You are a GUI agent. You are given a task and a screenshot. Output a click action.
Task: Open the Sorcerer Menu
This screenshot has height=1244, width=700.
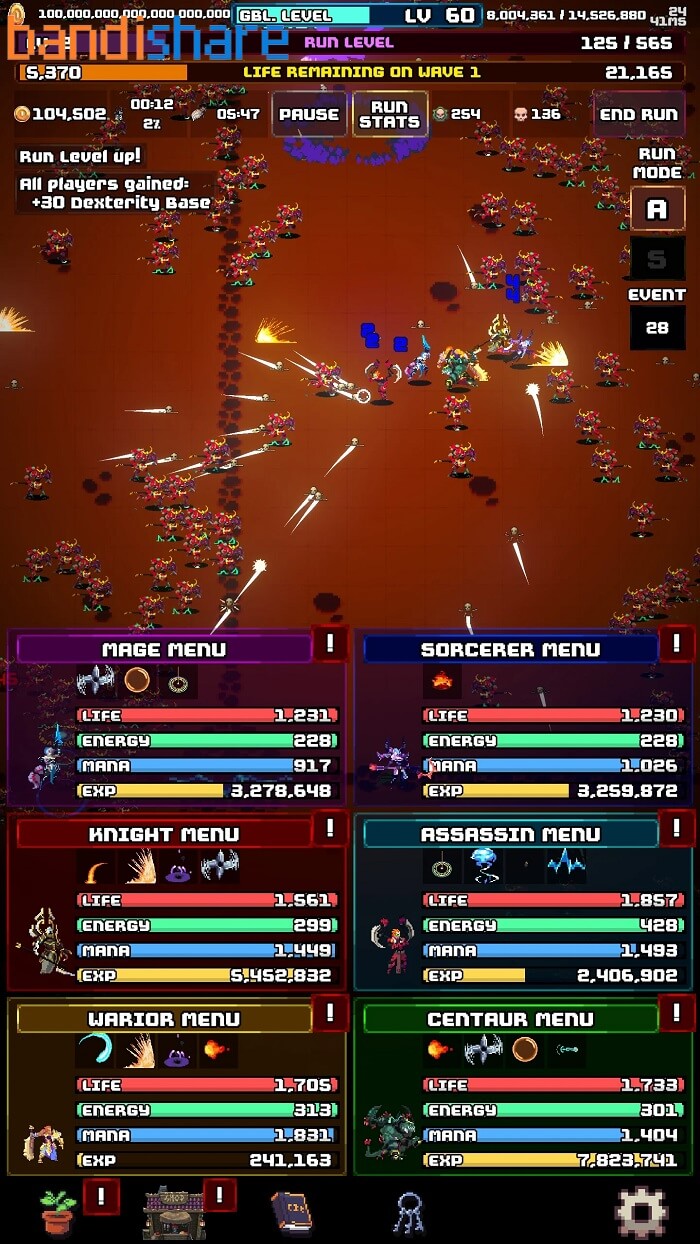coord(510,649)
